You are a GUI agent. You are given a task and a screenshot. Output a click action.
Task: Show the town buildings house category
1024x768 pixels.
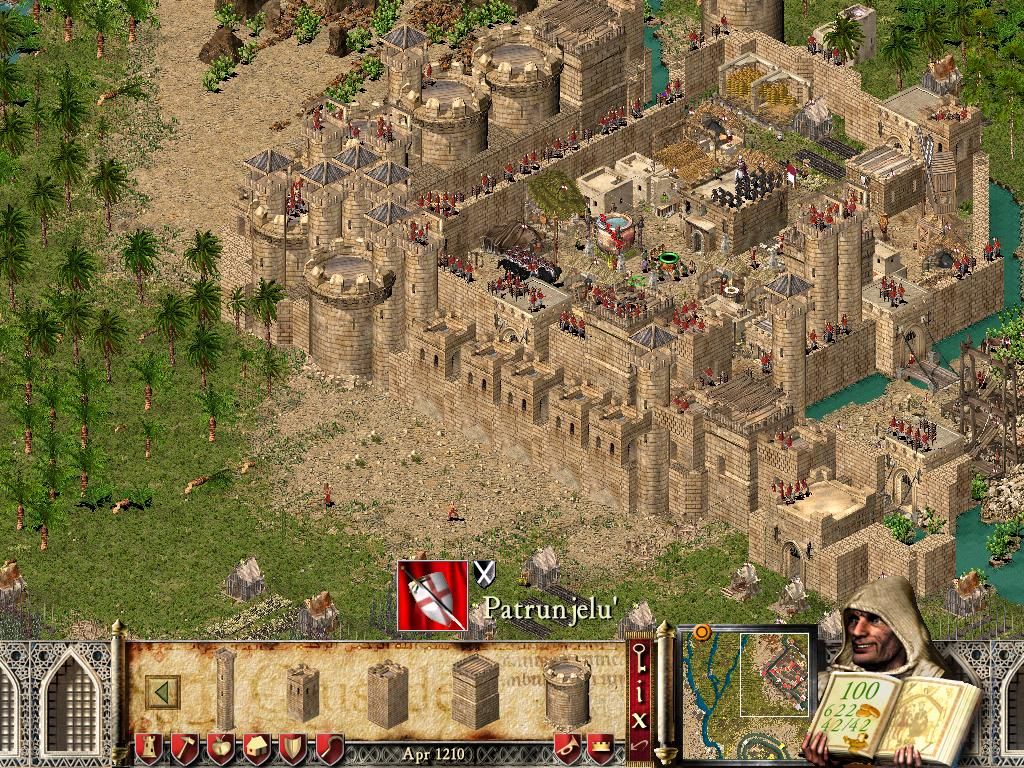point(257,747)
